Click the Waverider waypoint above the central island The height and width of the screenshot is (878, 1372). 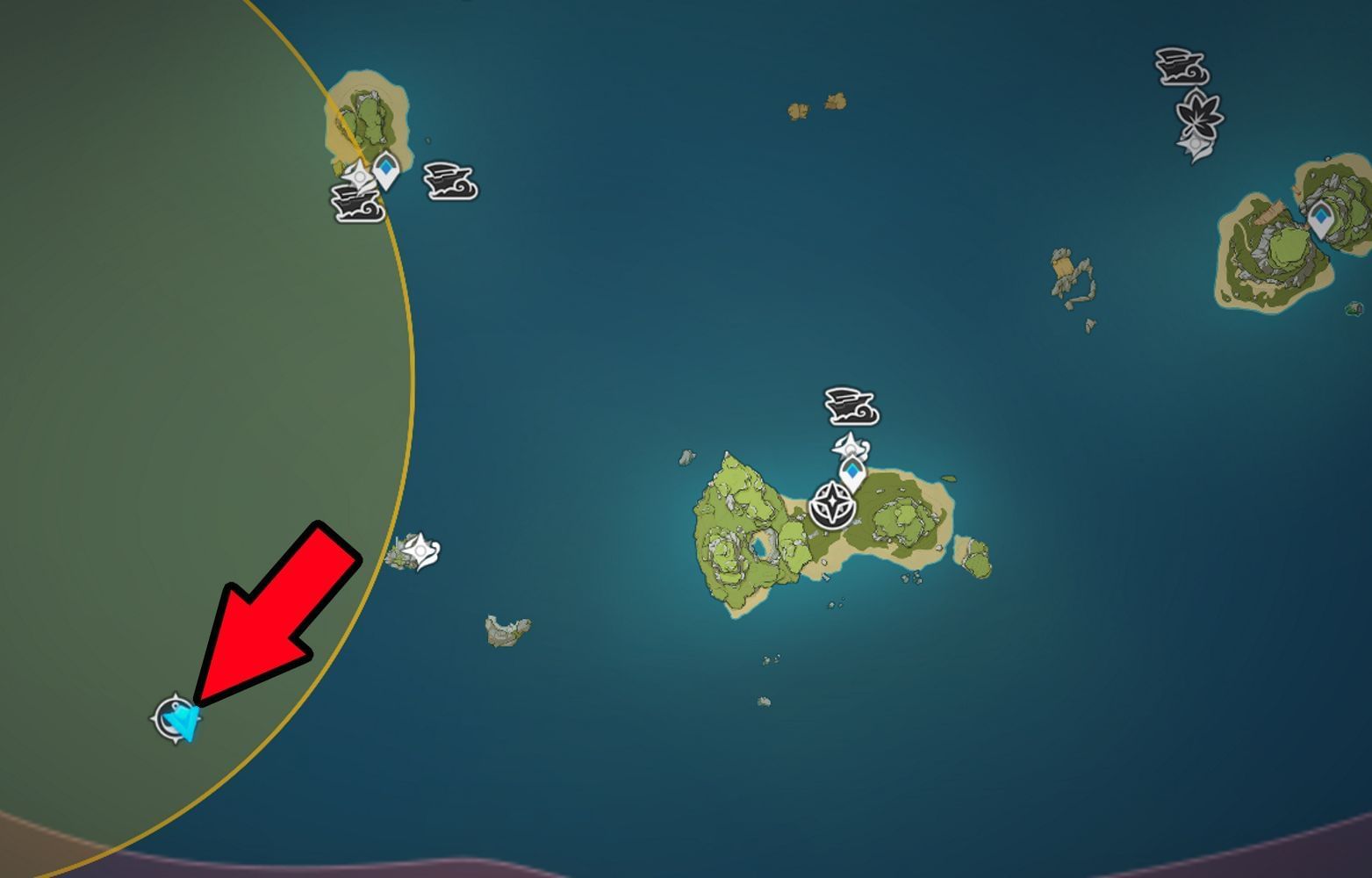pos(850,408)
